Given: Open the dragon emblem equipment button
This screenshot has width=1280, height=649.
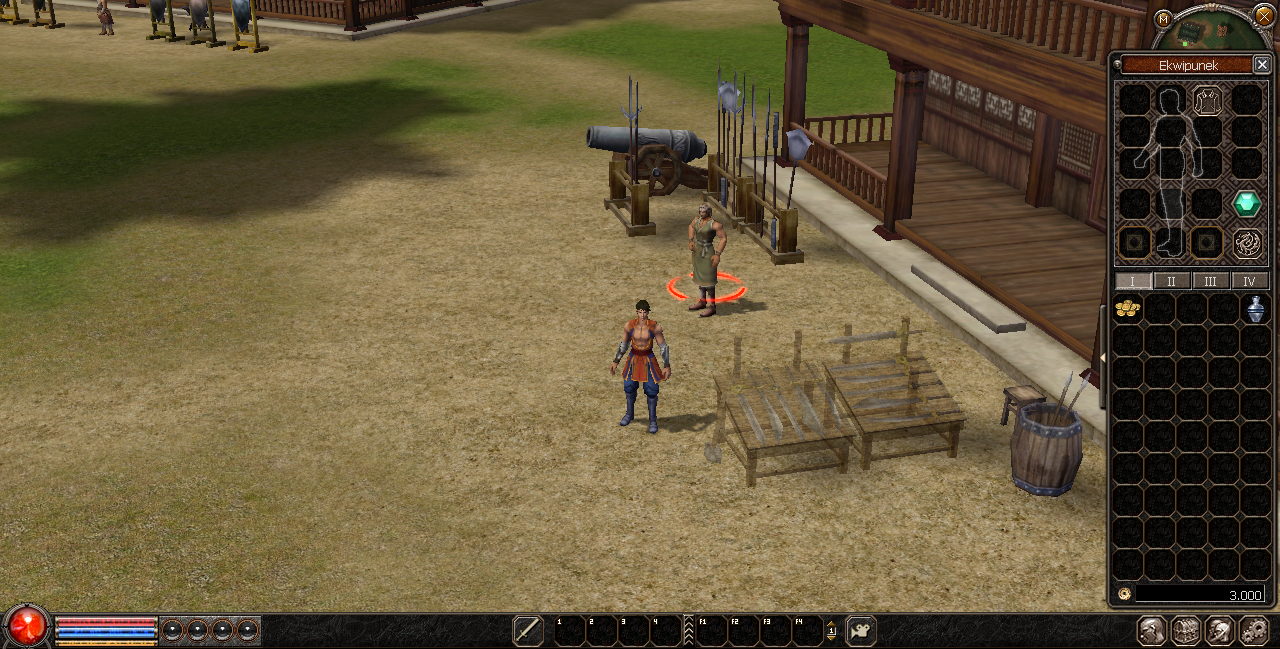Looking at the screenshot, I should click(x=1246, y=243).
